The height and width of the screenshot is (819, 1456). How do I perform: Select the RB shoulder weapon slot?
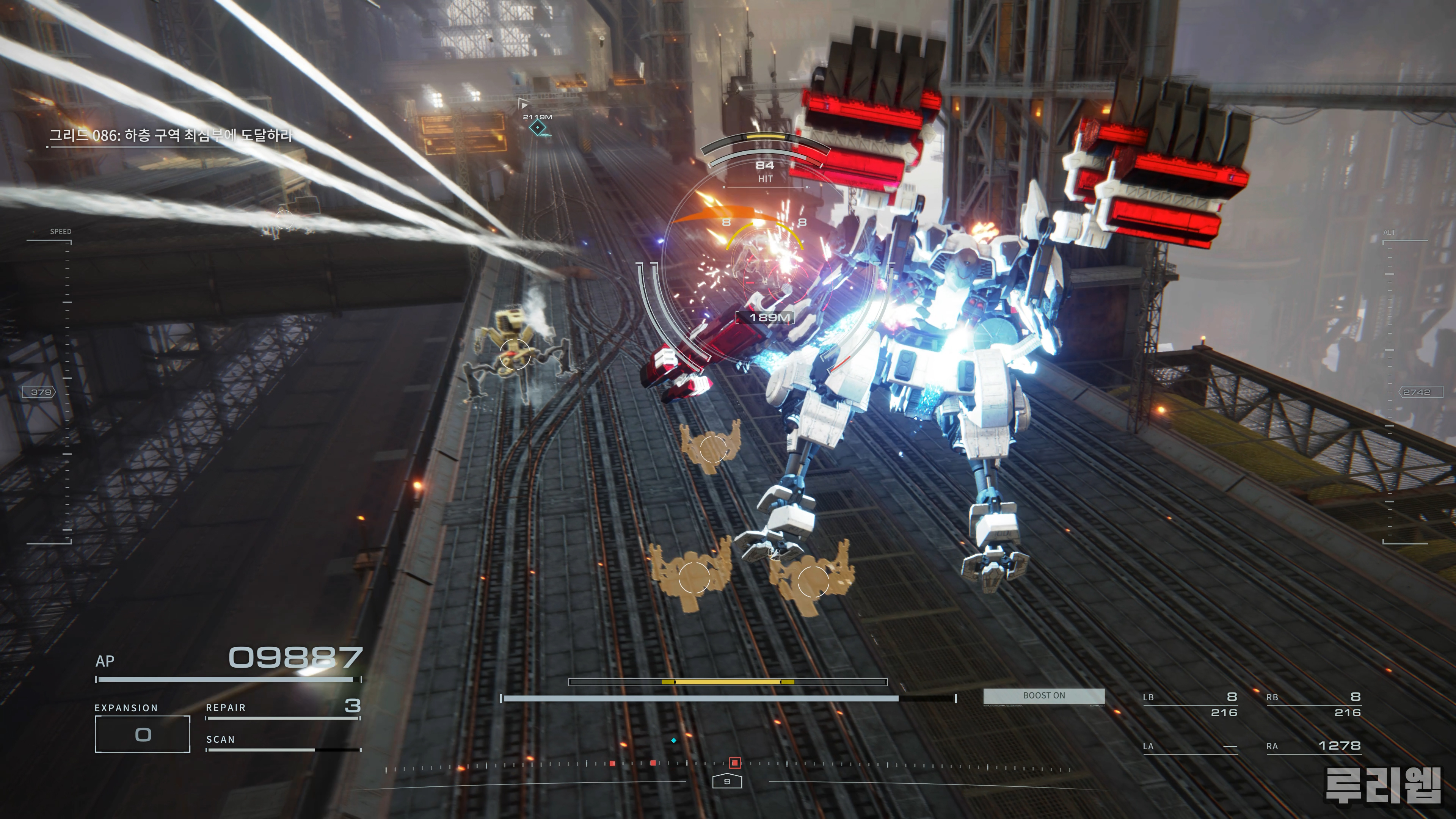(1313, 704)
